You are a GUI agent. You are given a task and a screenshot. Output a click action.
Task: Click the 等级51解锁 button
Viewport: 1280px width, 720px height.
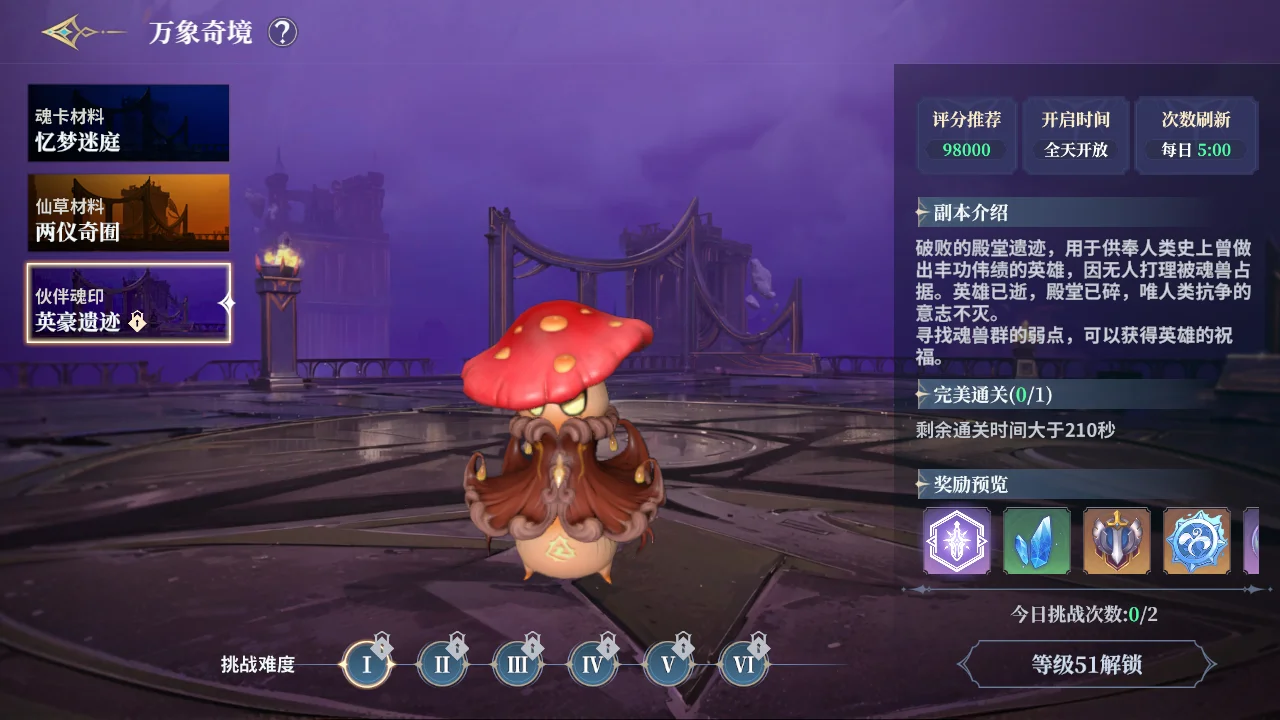(x=1087, y=665)
